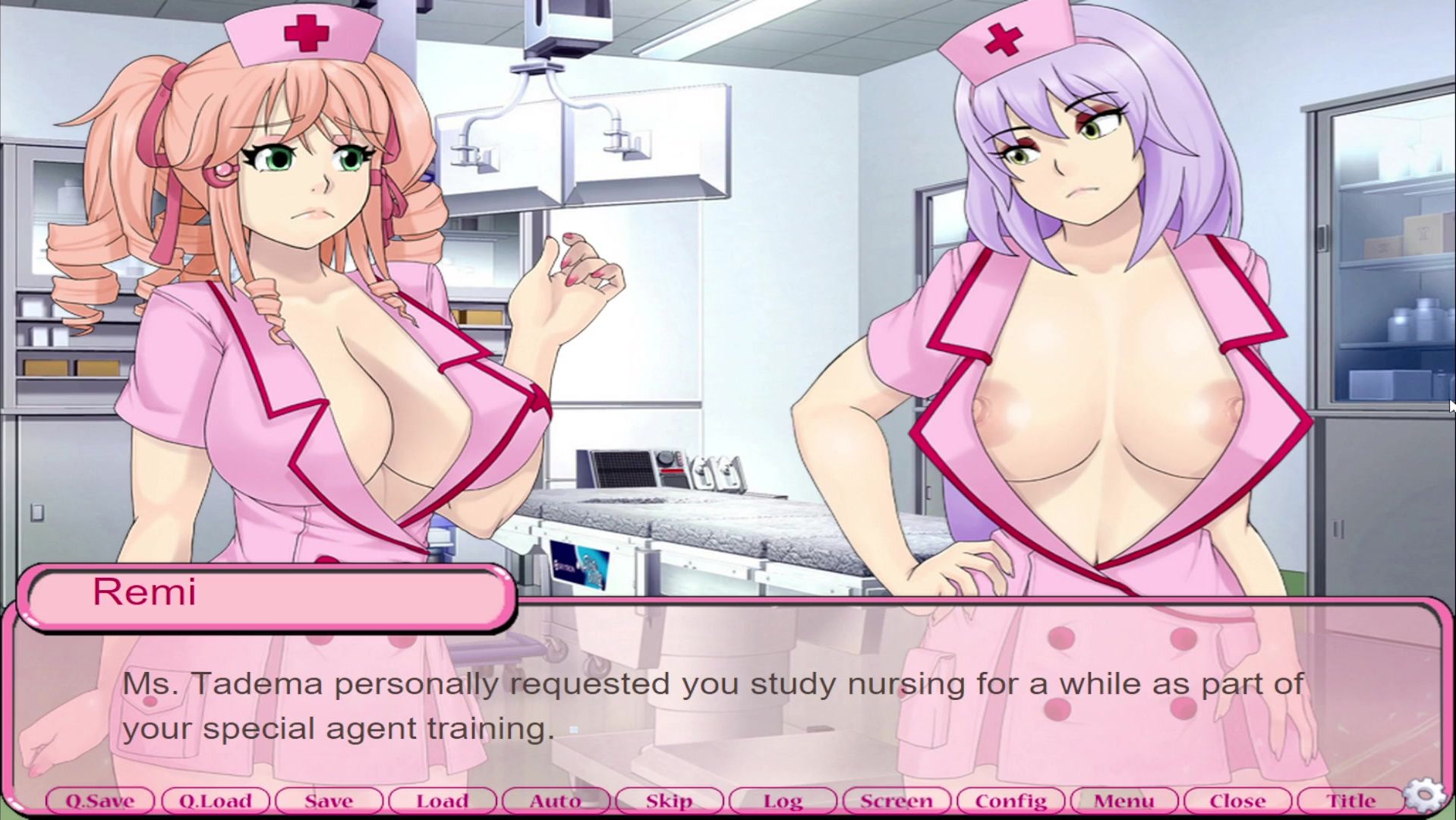Activate the Skip button
This screenshot has width=1456, height=820.
coord(669,801)
